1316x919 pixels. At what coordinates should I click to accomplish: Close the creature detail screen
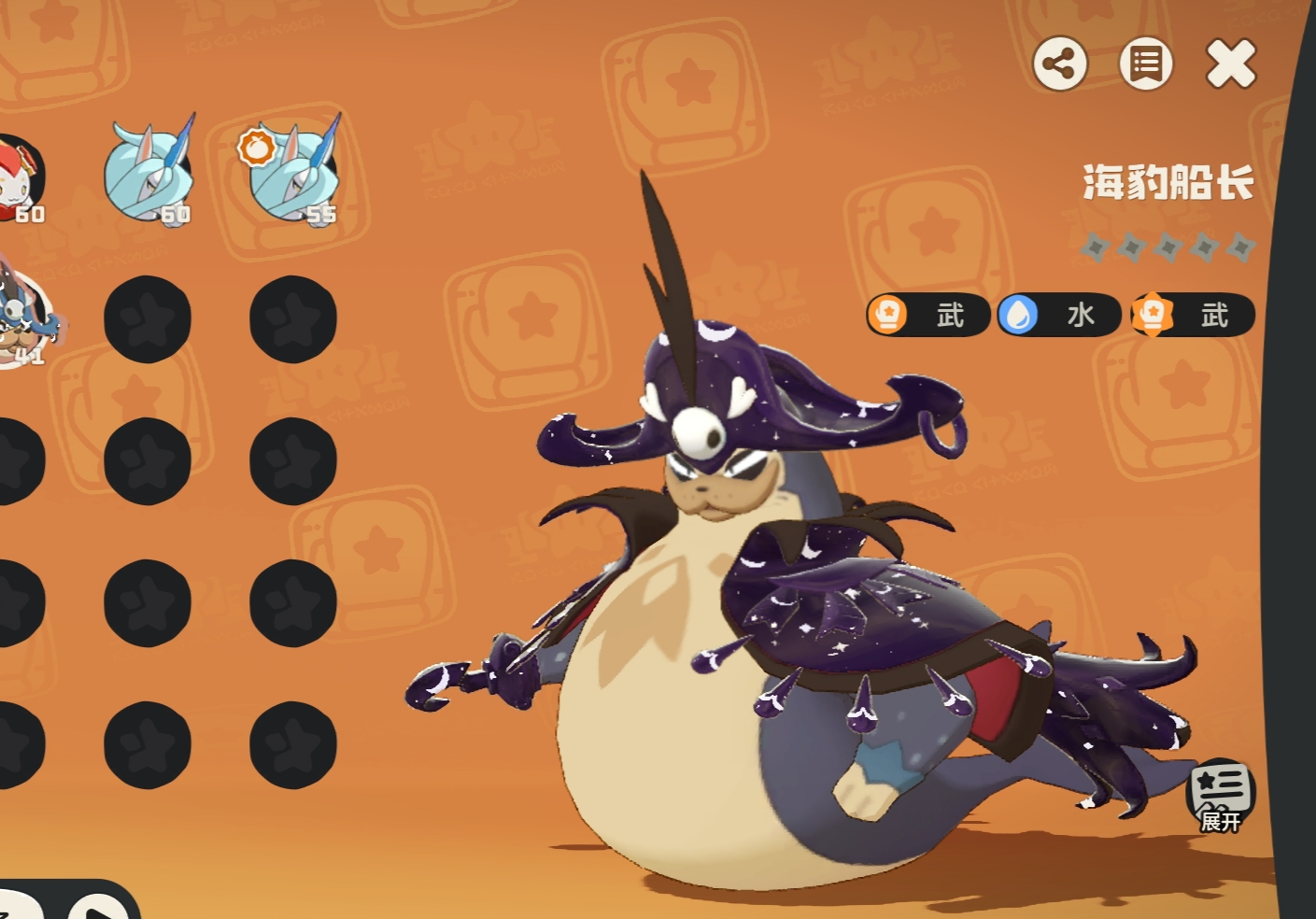(1231, 64)
